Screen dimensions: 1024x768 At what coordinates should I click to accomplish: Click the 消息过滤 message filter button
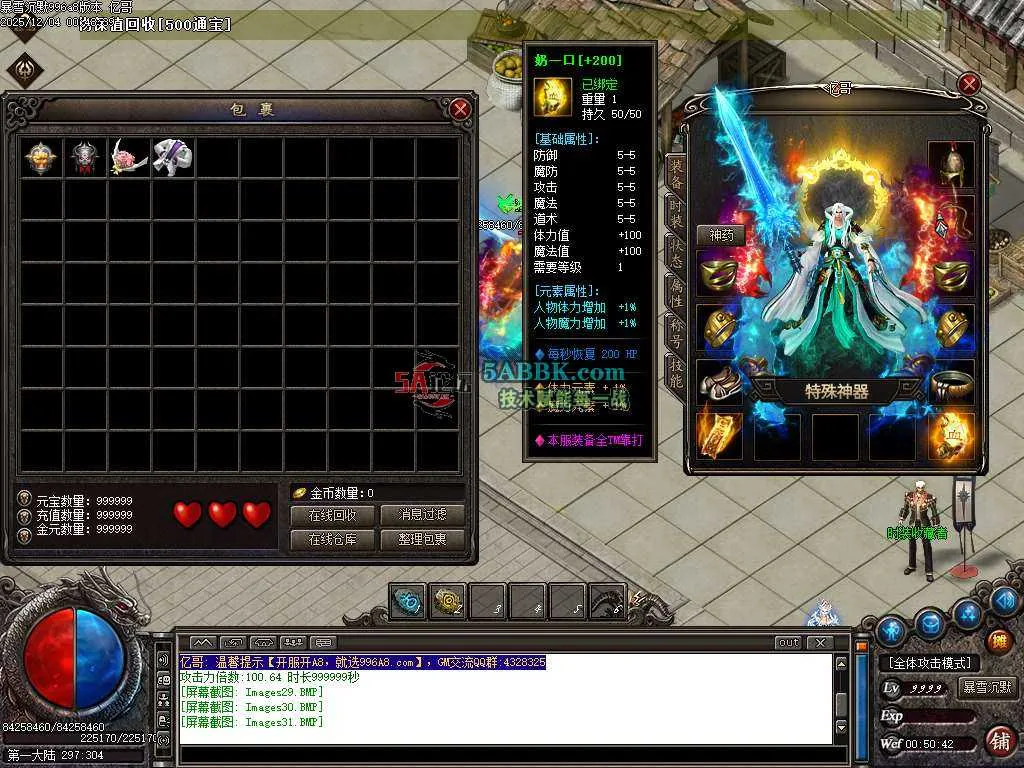[423, 515]
